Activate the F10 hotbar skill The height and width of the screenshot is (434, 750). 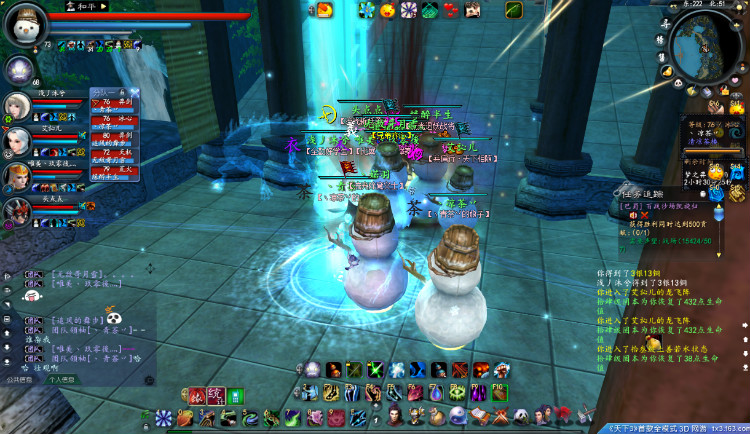500,393
